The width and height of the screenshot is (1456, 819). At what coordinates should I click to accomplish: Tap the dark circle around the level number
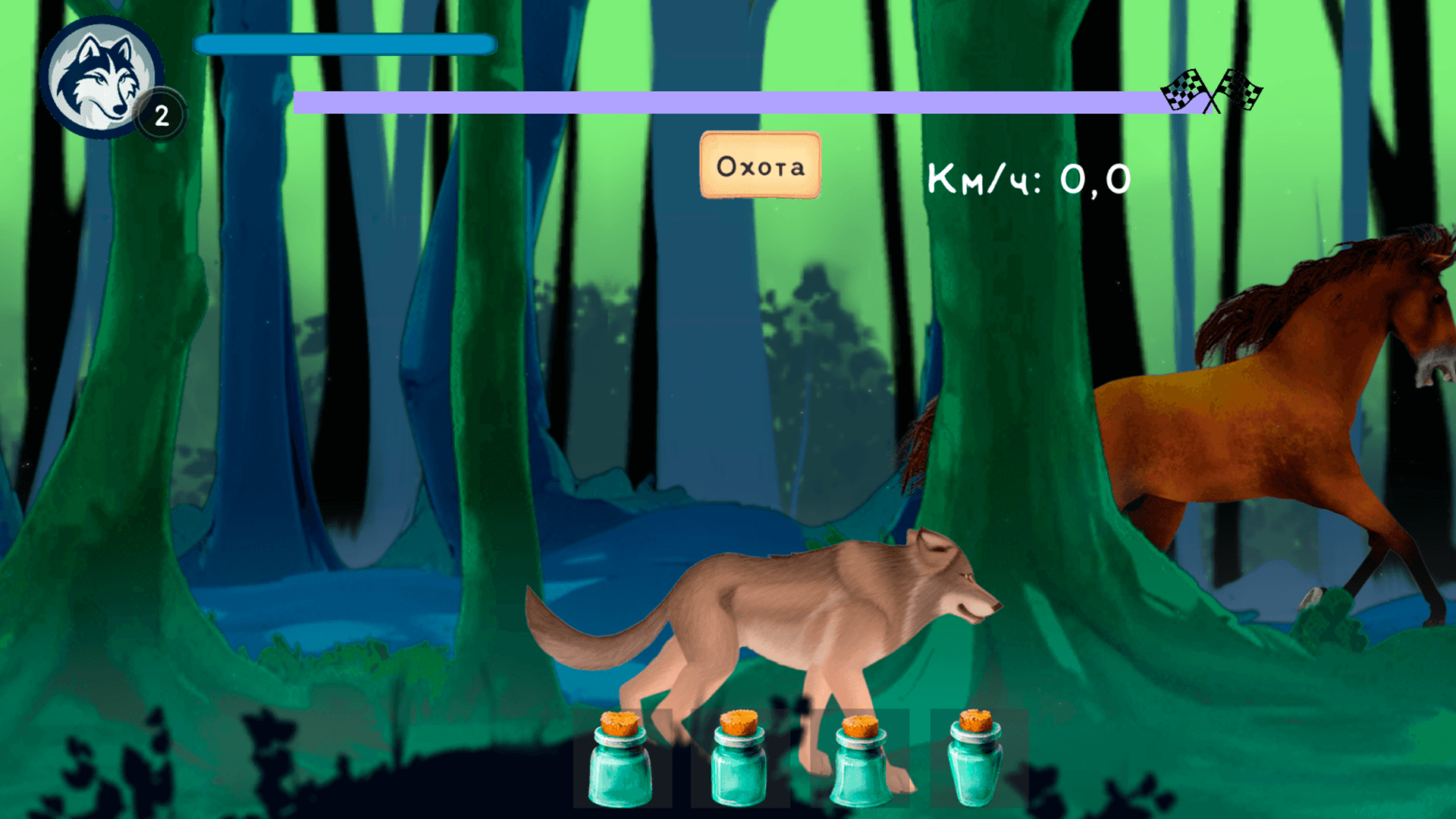[x=161, y=114]
